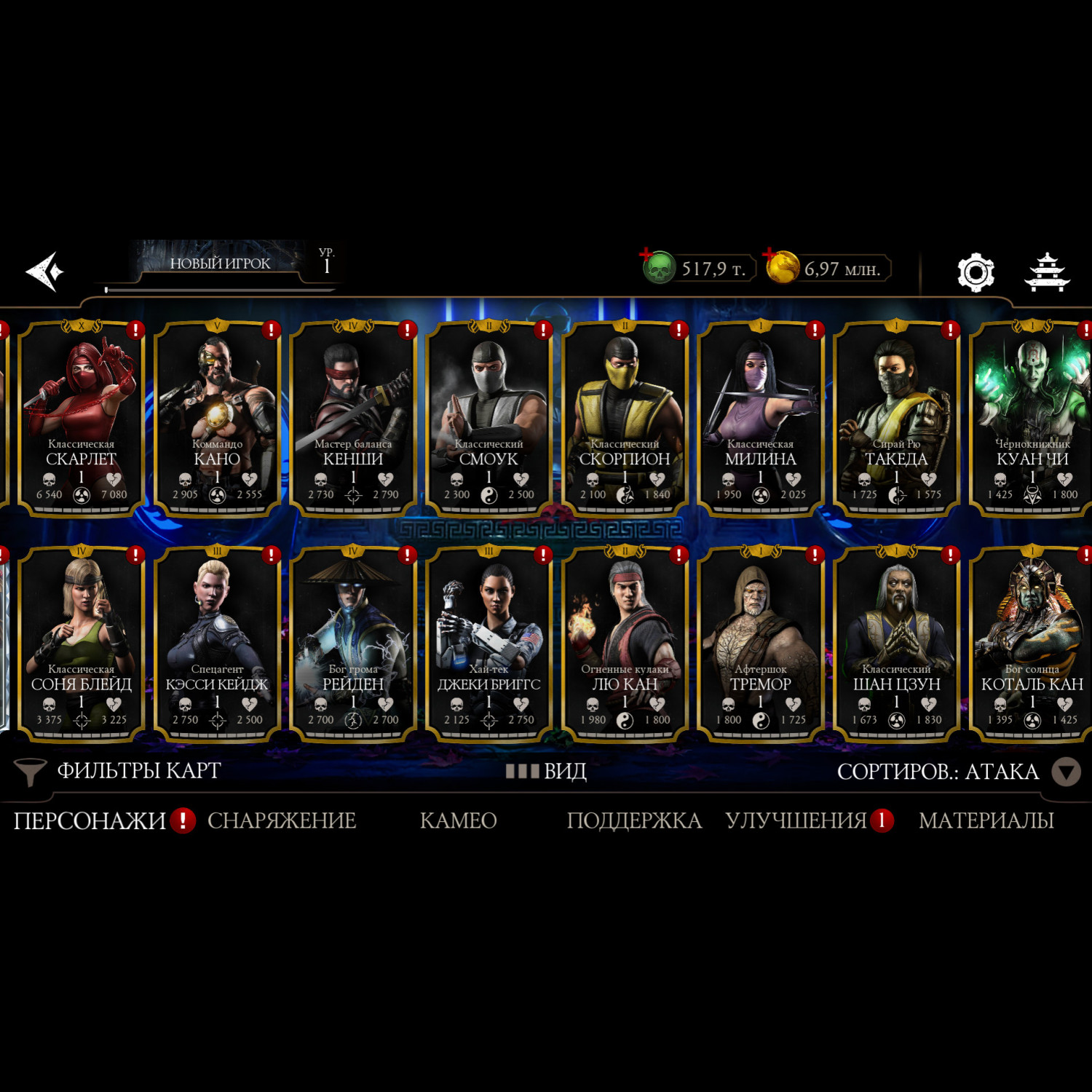Toggle the Вид view mode
Image resolution: width=1092 pixels, height=1092 pixels.
tap(547, 771)
